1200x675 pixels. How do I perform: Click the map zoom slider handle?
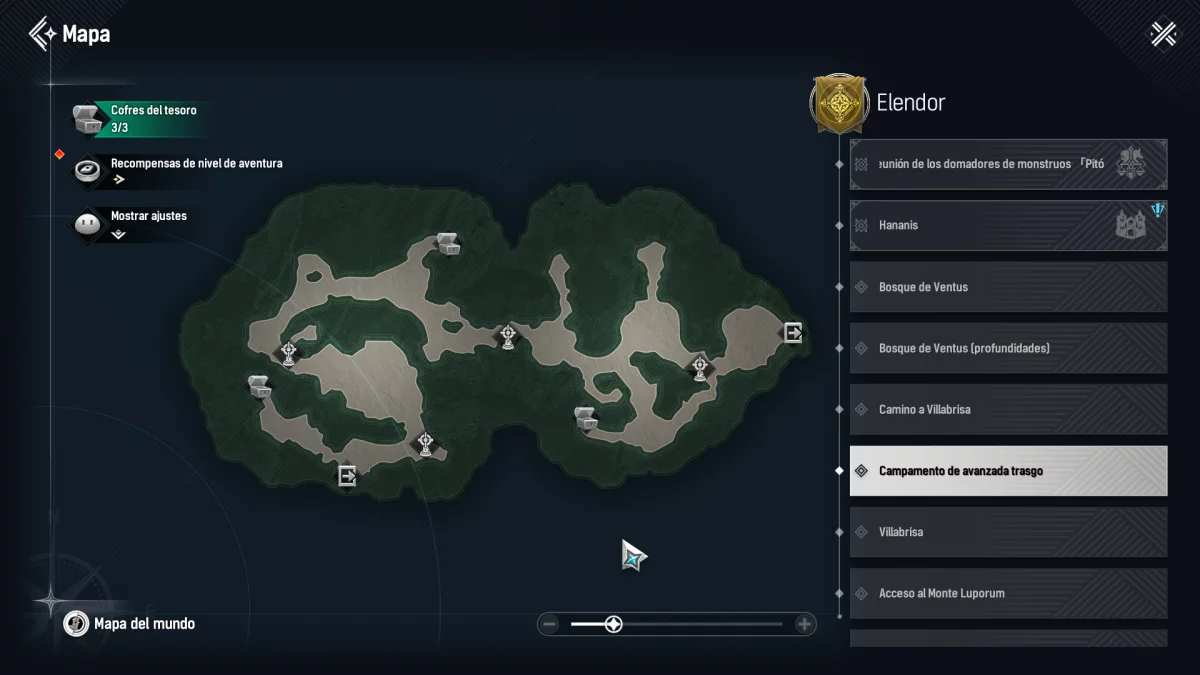pyautogui.click(x=614, y=624)
